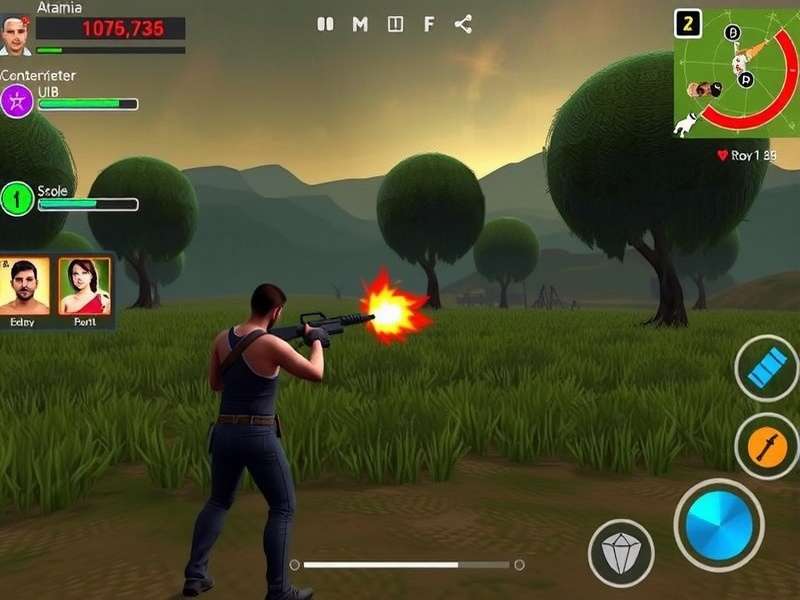Select the red-dressed female teammate portrait
800x600 pixels.
[84, 286]
